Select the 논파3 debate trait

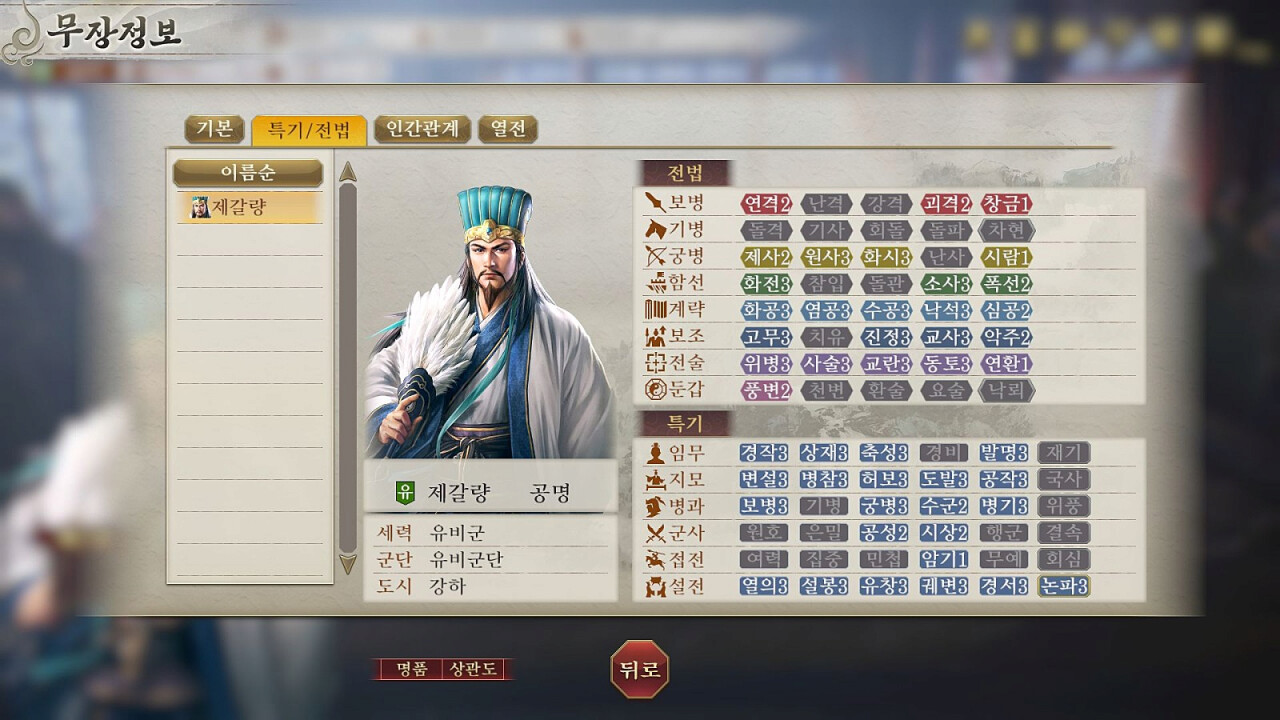[x=1064, y=586]
